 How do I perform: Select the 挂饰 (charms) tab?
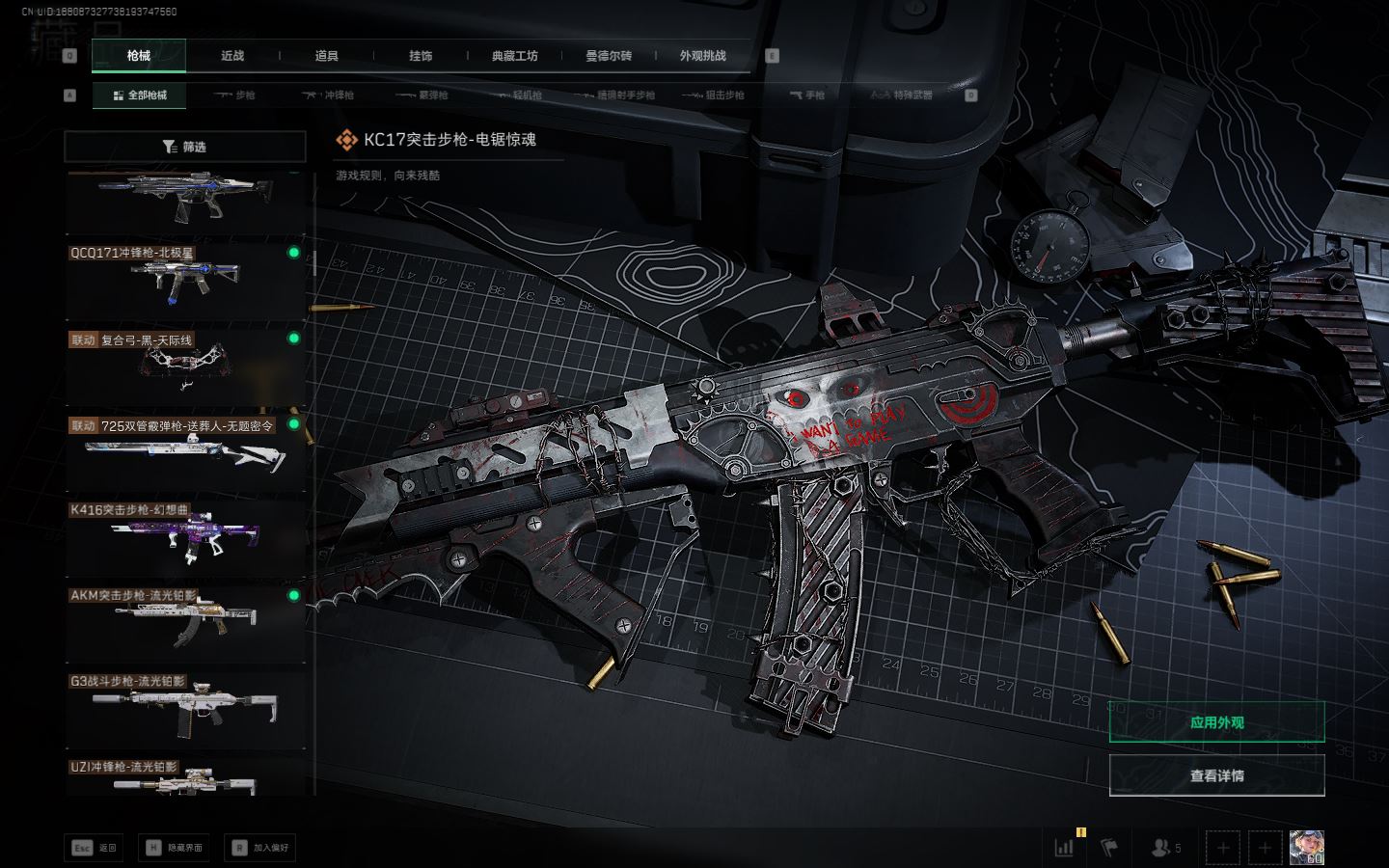pos(421,56)
